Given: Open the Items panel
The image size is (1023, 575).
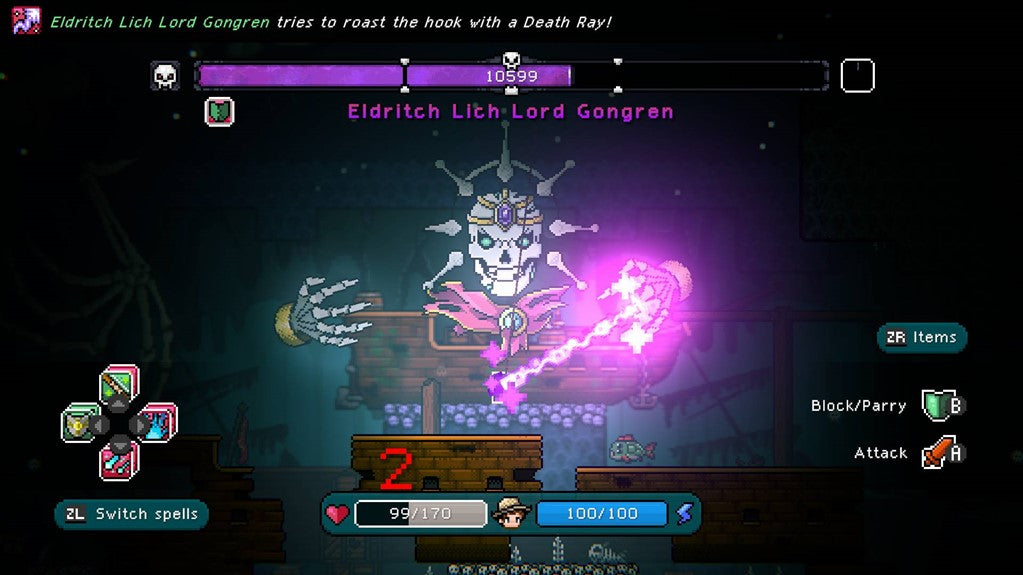Looking at the screenshot, I should click(922, 338).
